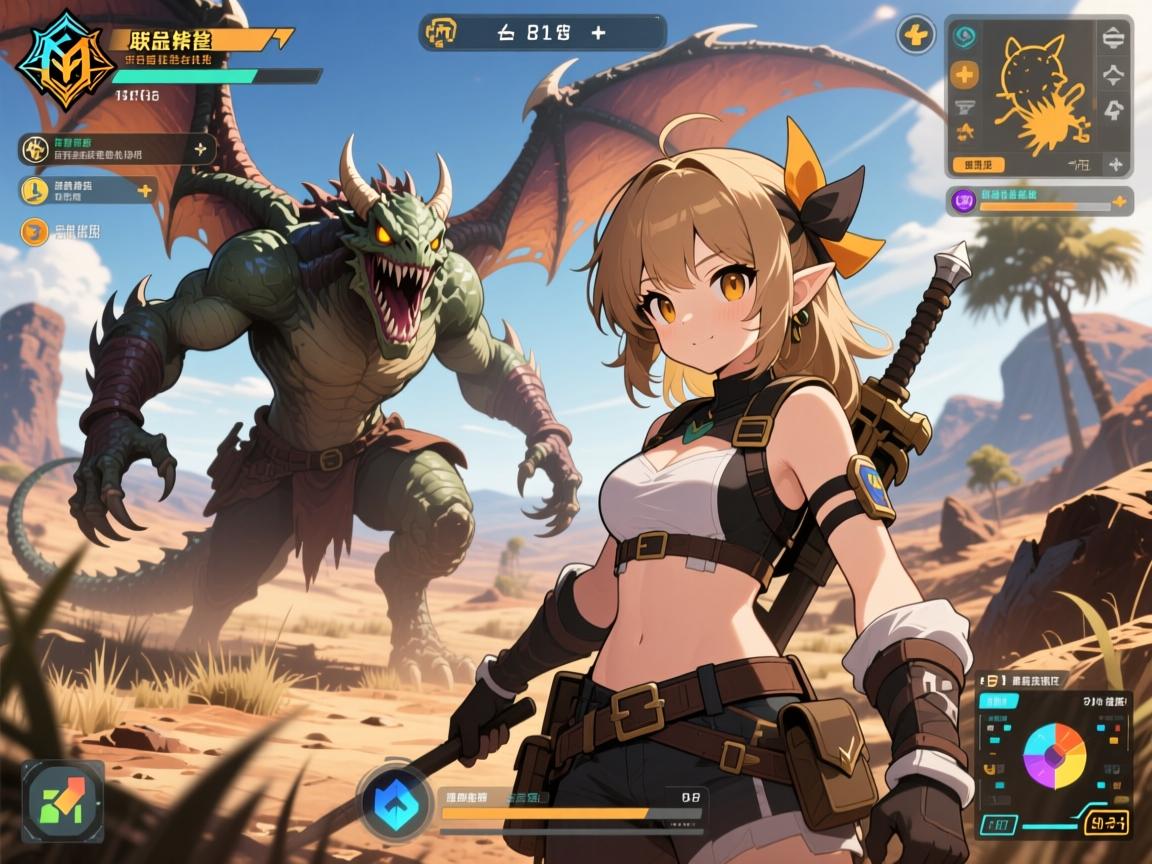
Task: Click the orange plus button inside the minimap
Action: (x=964, y=73)
